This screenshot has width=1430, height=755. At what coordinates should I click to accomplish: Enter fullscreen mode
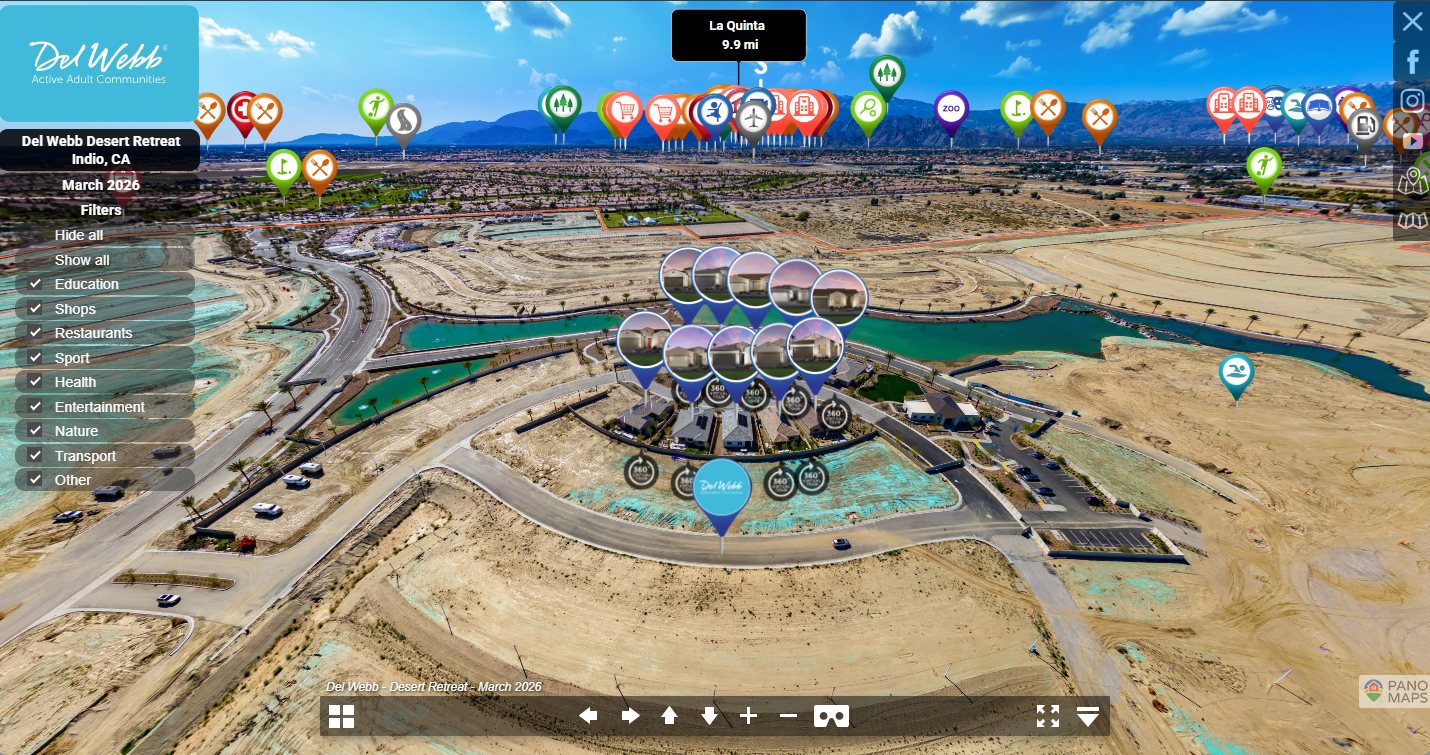coord(1048,716)
